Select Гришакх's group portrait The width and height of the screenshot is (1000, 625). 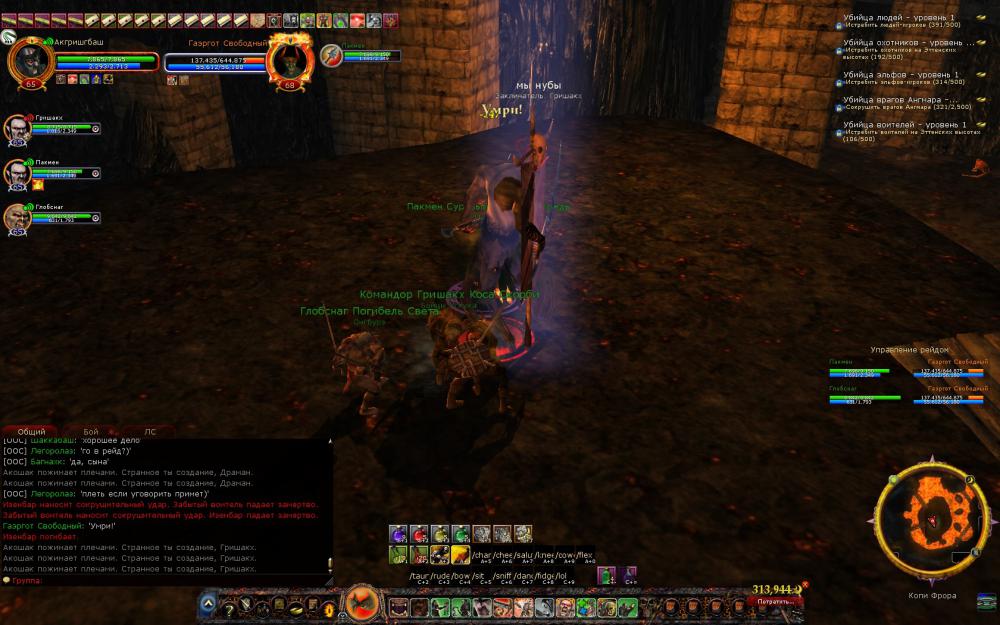[18, 130]
